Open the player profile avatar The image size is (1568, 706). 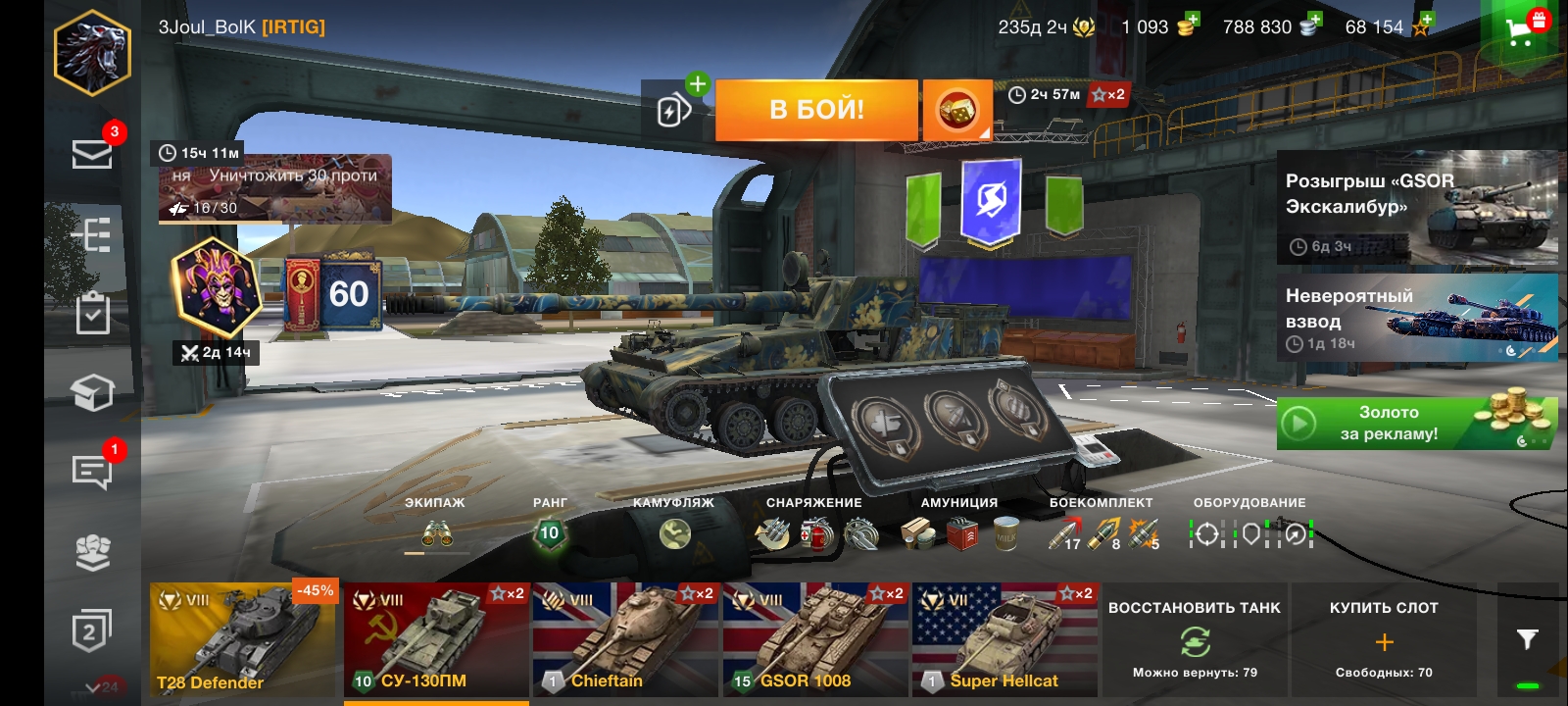coord(92,53)
